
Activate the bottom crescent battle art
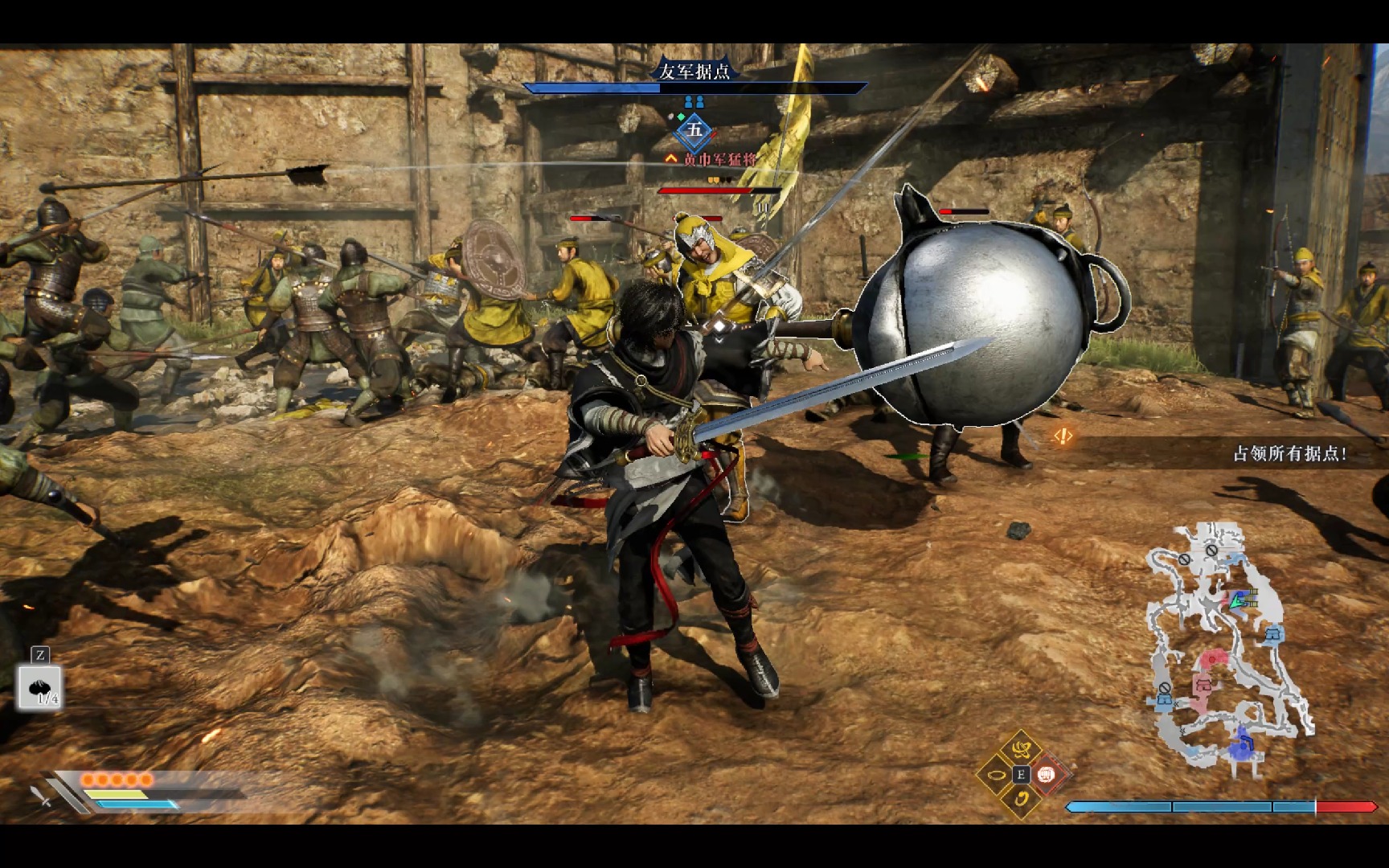point(1022,799)
